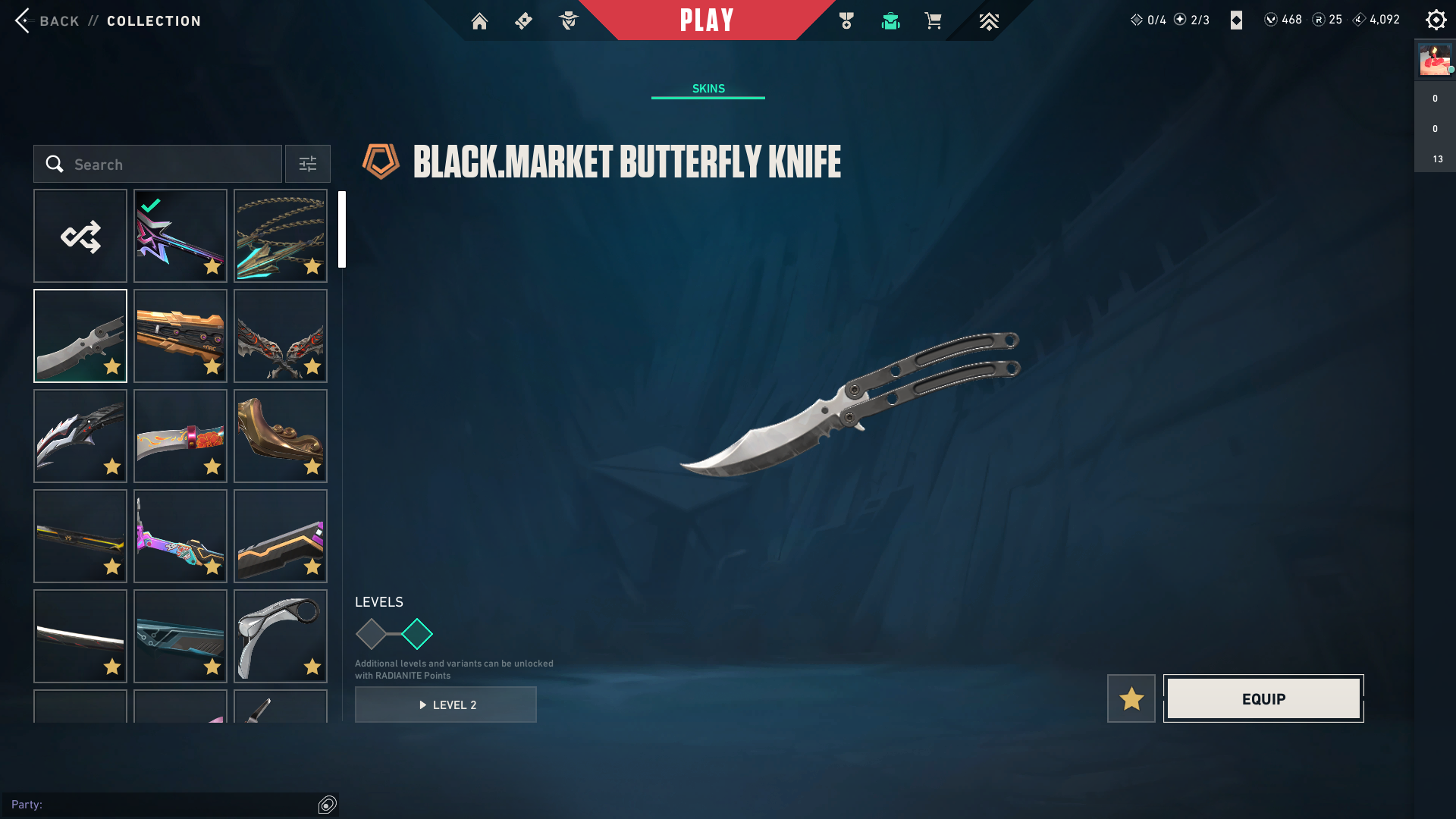Open the settings gear
1456x819 pixels.
coord(1436,20)
